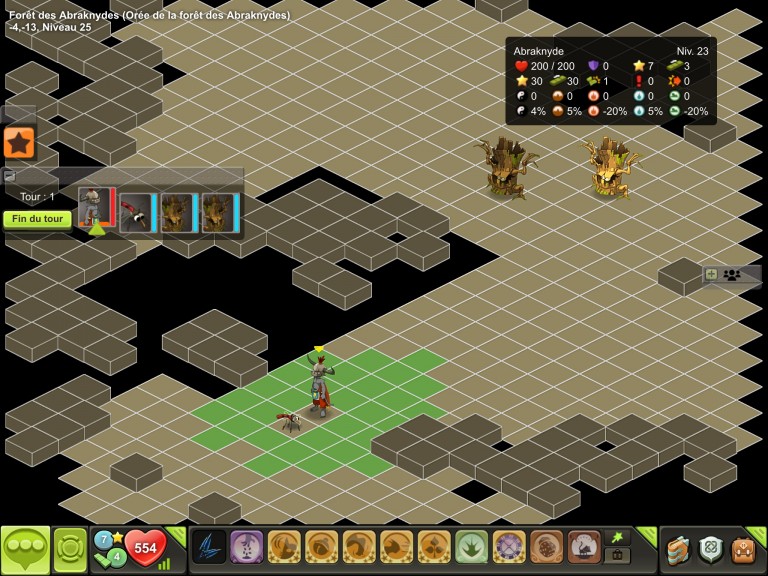The width and height of the screenshot is (768, 576).
Task: Open the backpack inventory
Action: (743, 549)
